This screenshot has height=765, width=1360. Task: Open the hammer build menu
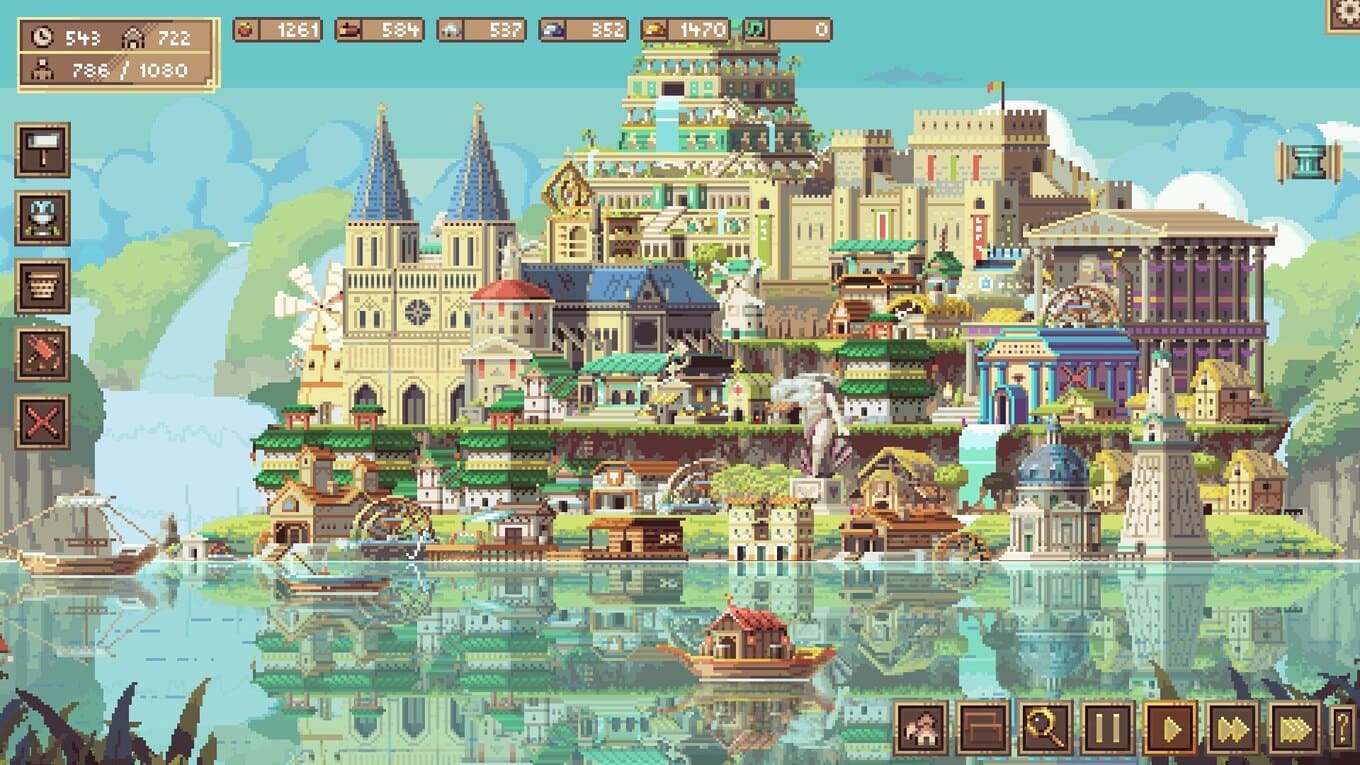[42, 150]
